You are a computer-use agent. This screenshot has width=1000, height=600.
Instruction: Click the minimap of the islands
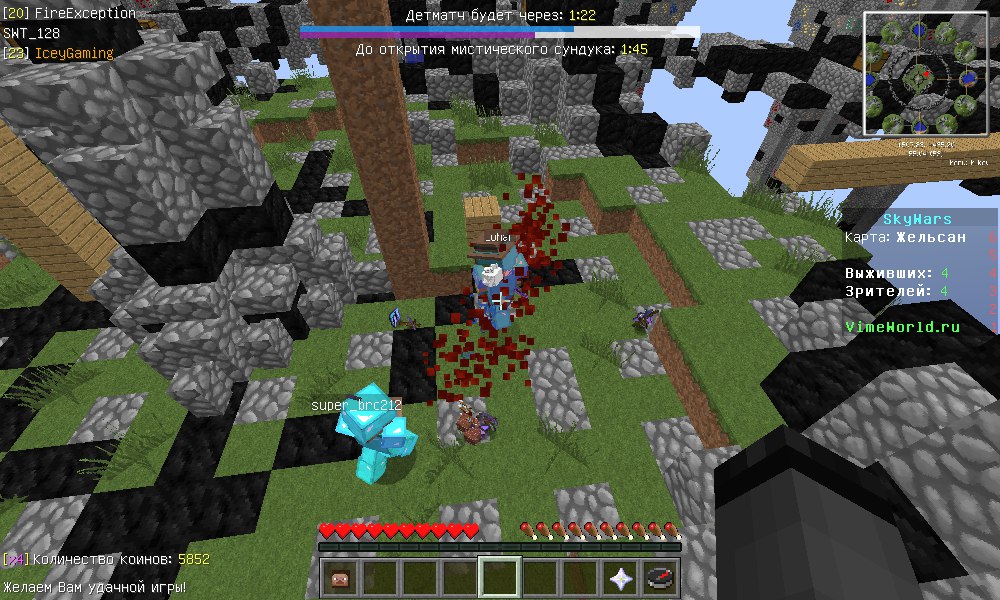click(x=924, y=73)
